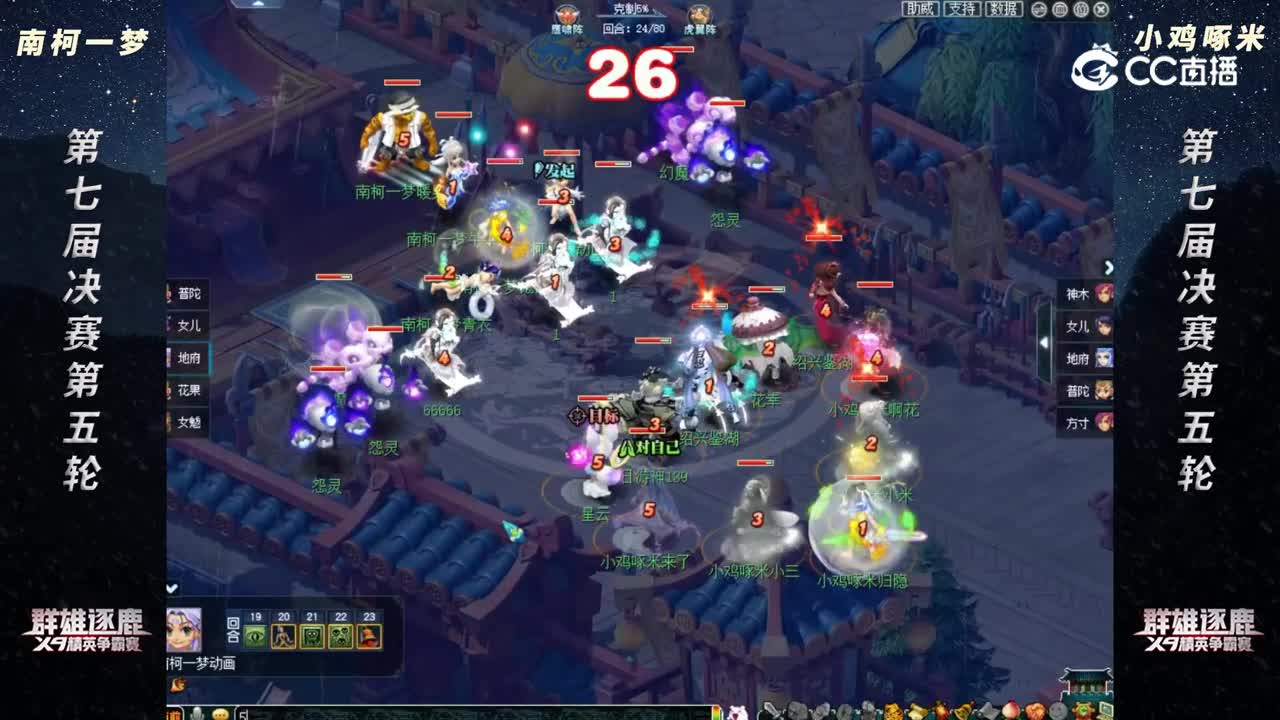This screenshot has height=720, width=1280.
Task: Click the skill icon under turn 23
Action: [369, 636]
